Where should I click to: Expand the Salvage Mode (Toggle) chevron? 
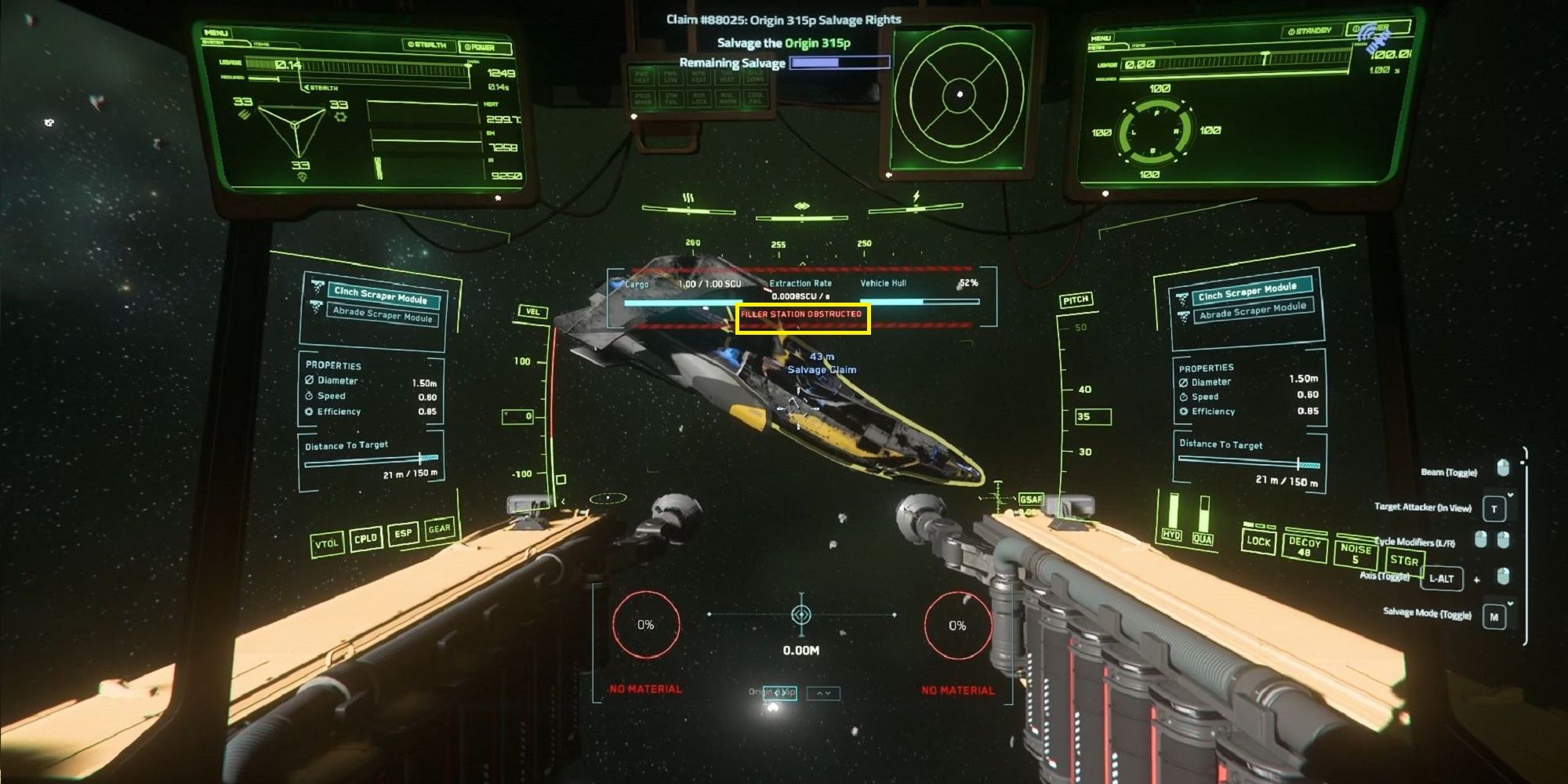[1510, 603]
